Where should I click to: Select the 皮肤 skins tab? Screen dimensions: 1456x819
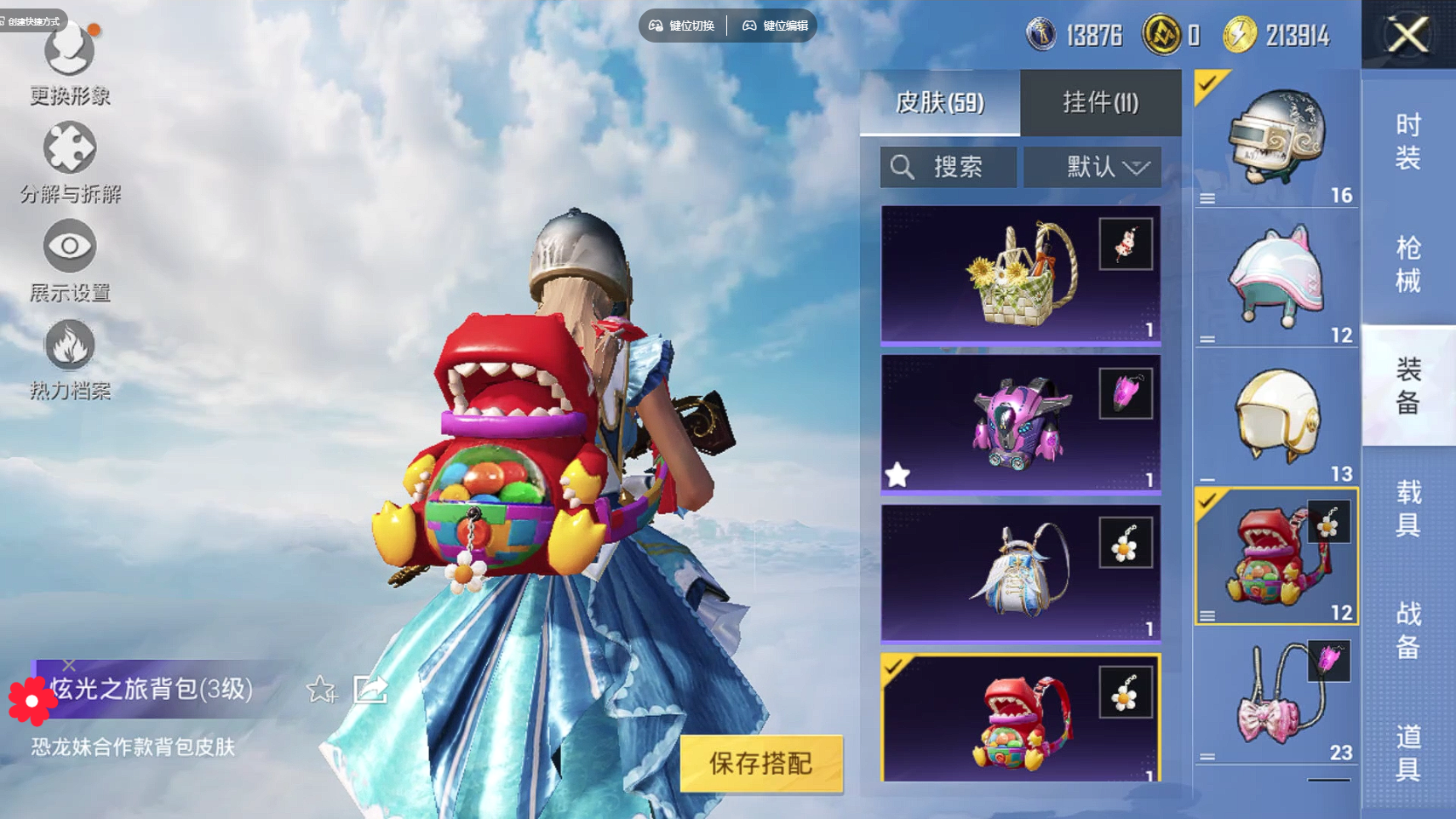click(939, 103)
